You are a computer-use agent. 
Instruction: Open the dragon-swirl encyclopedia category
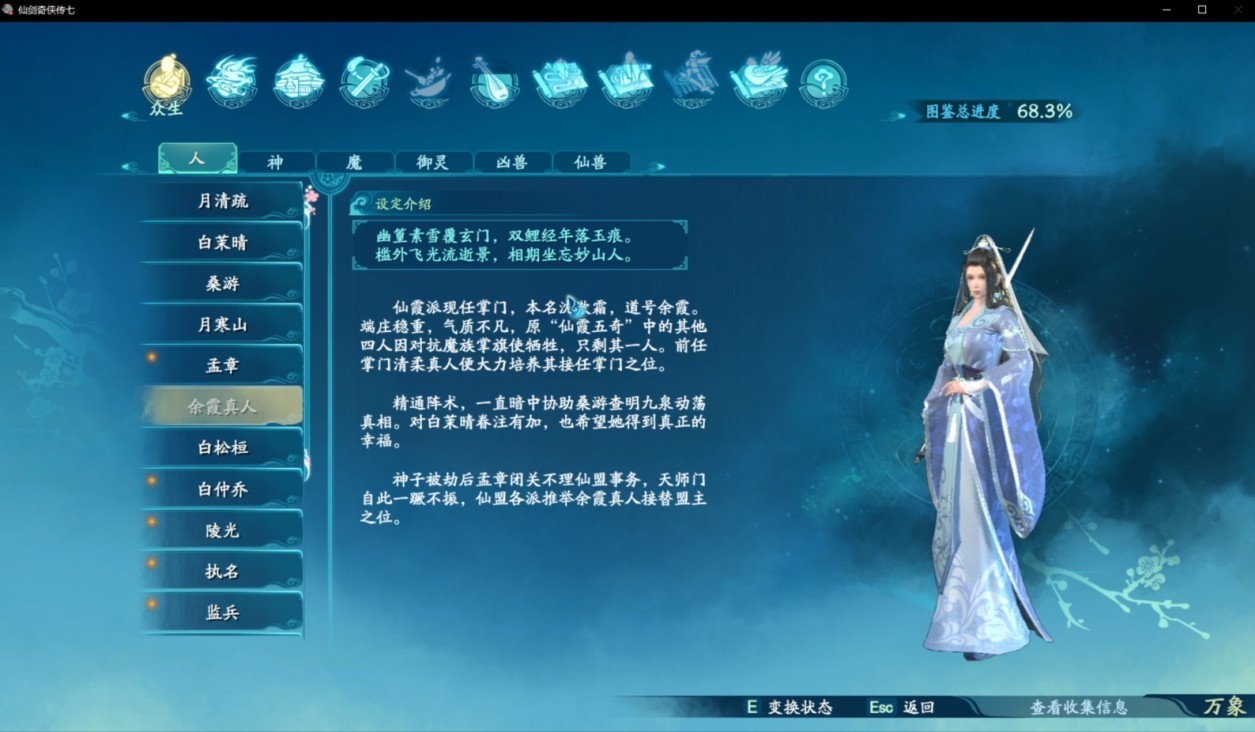coord(232,81)
